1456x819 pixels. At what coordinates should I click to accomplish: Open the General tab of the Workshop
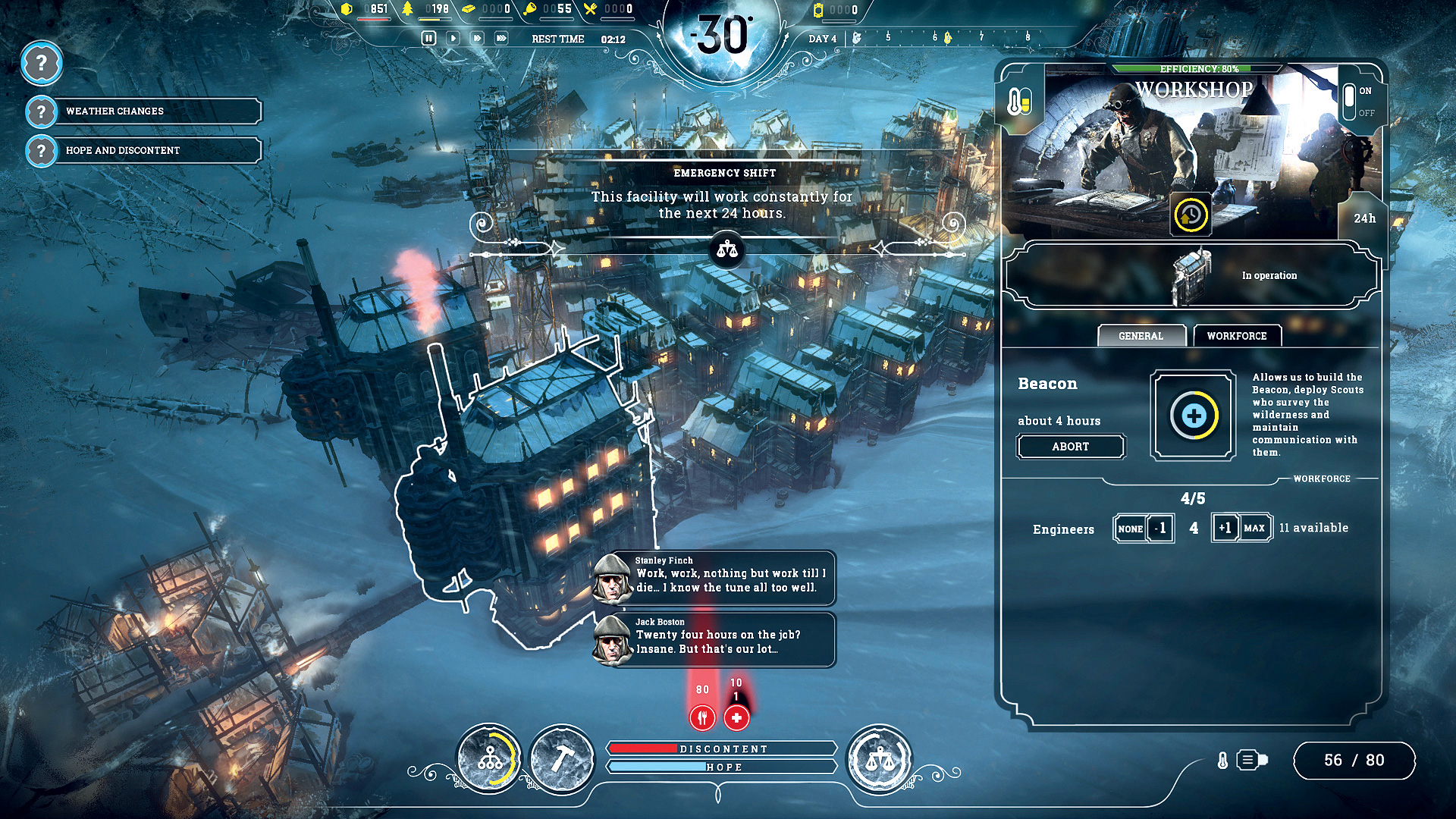pos(1141,335)
